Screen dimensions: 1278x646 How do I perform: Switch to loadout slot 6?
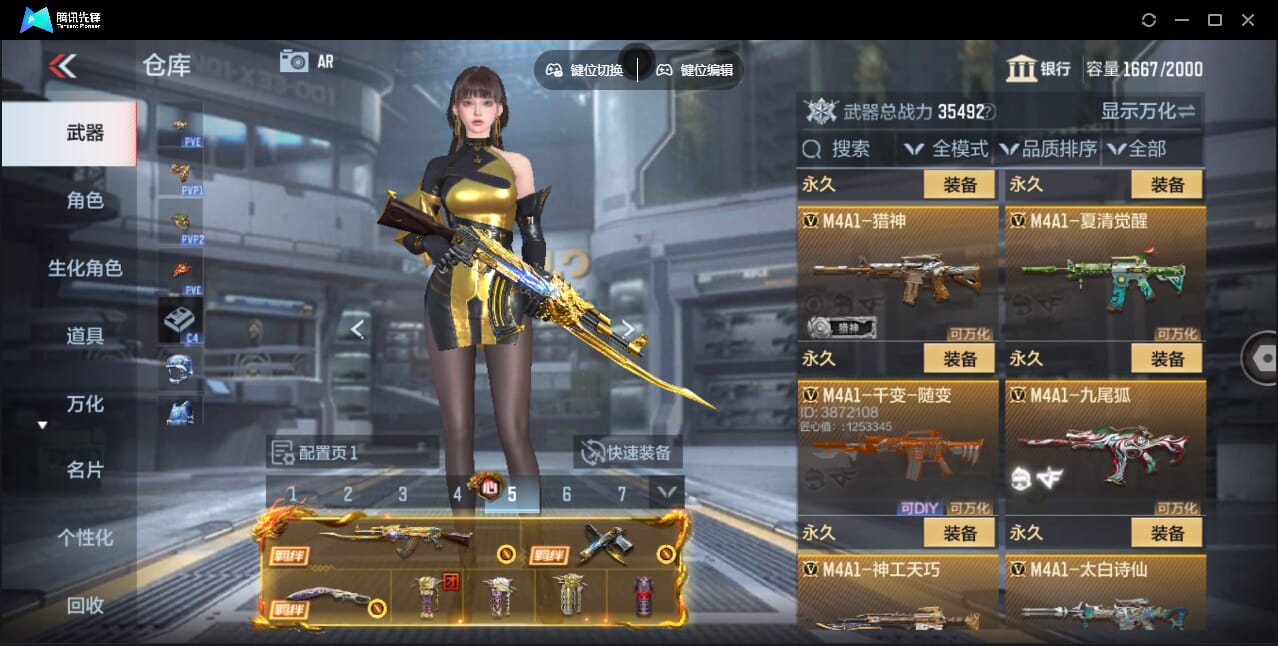pyautogui.click(x=566, y=494)
